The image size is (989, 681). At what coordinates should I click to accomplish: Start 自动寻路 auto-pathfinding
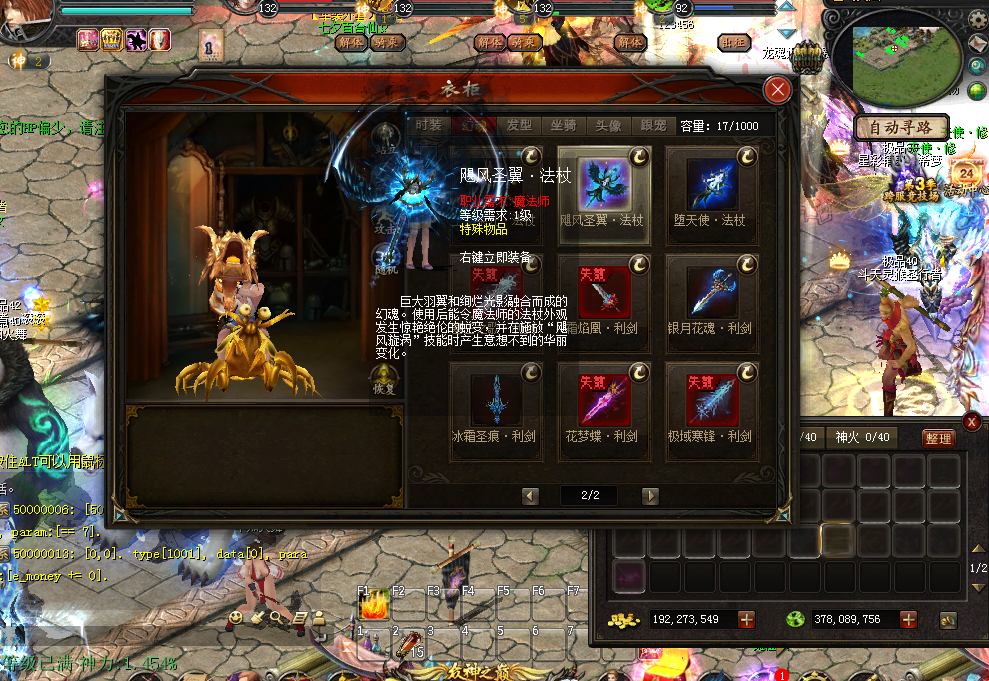click(x=901, y=128)
